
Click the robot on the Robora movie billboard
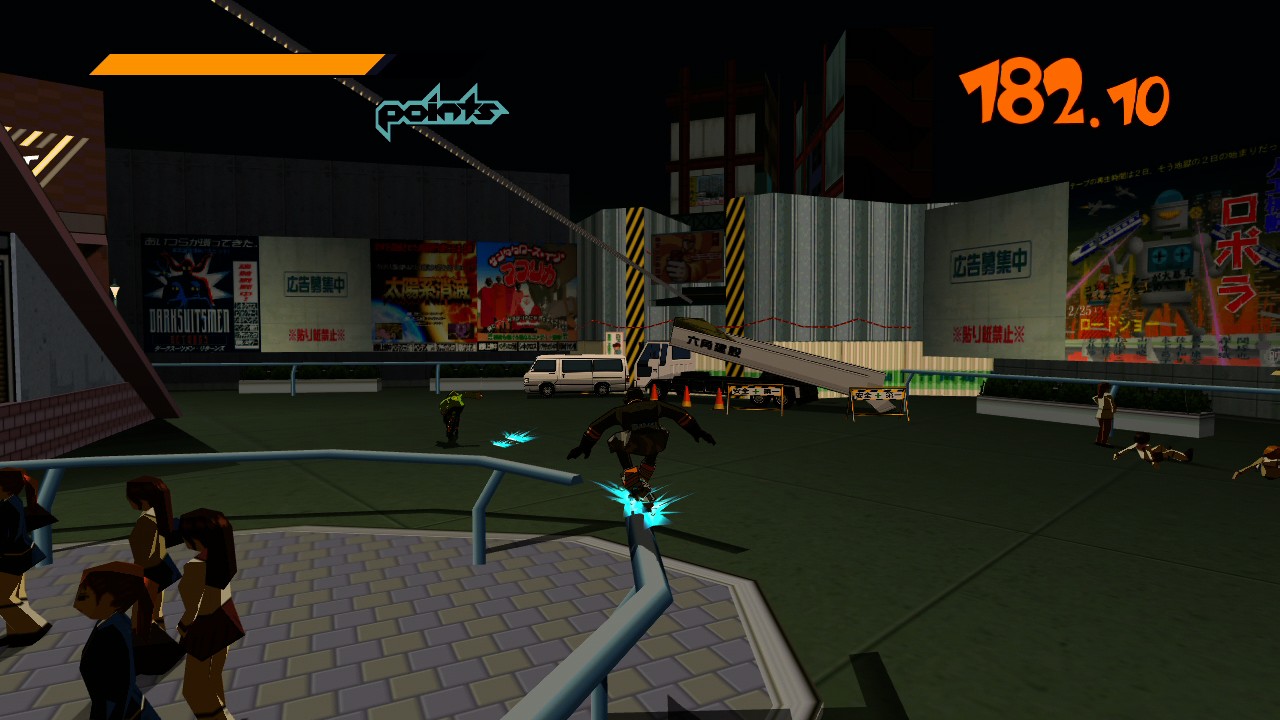coord(1168,252)
